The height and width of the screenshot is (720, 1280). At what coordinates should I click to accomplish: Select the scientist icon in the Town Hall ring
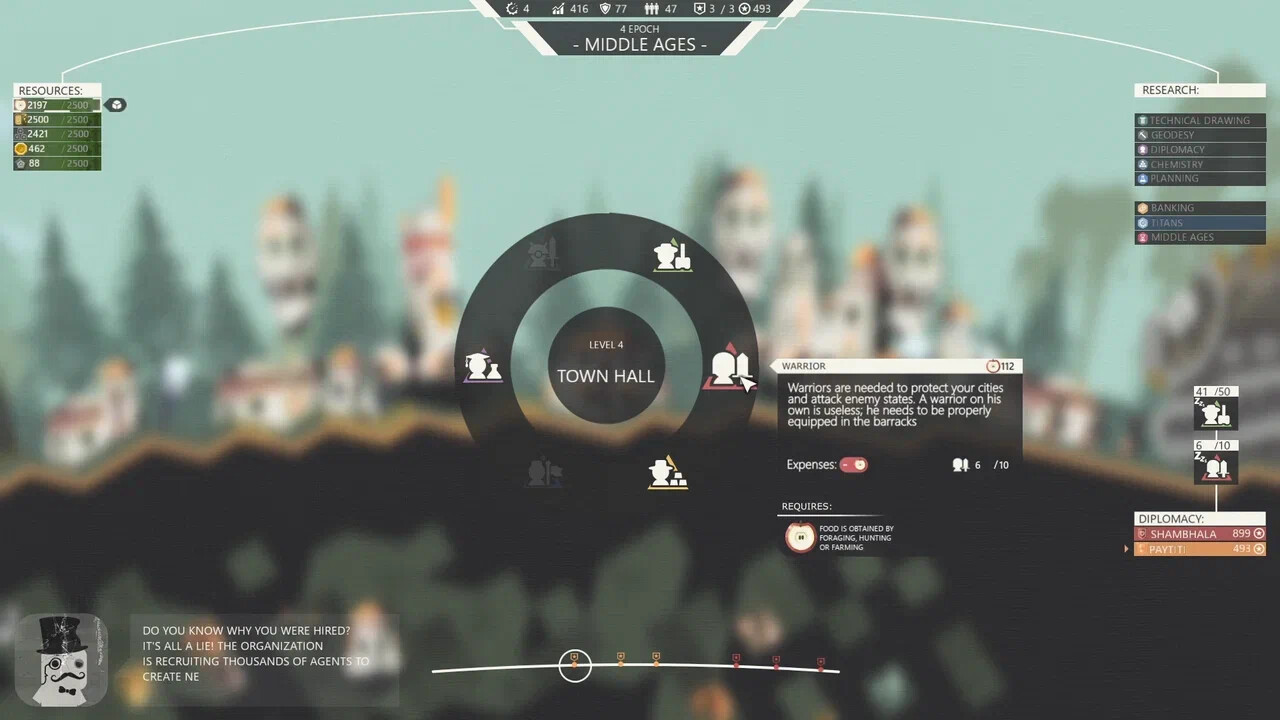click(483, 366)
